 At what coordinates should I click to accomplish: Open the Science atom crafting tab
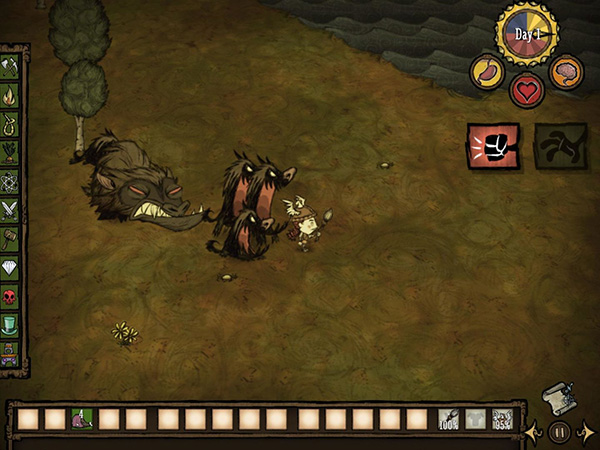pyautogui.click(x=12, y=182)
